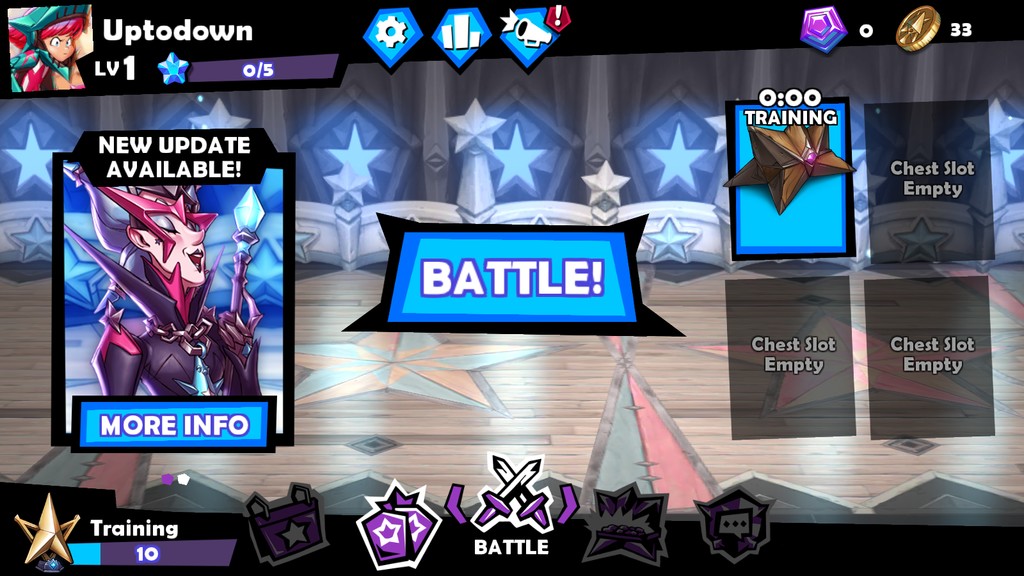Tap the purple gem currency icon
1024x576 pixels.
tap(822, 29)
